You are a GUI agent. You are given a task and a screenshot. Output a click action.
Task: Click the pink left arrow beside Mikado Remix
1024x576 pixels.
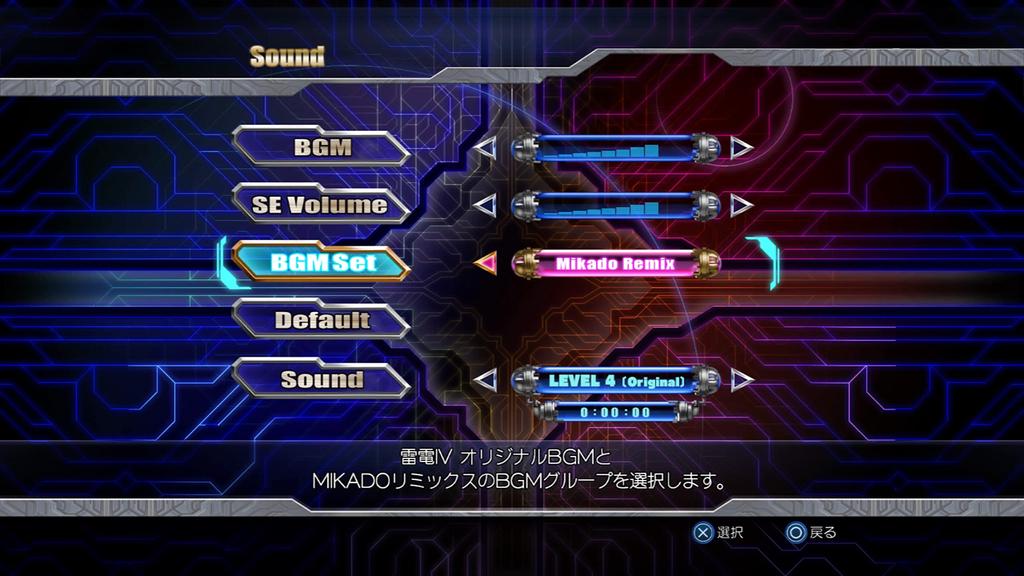point(485,263)
